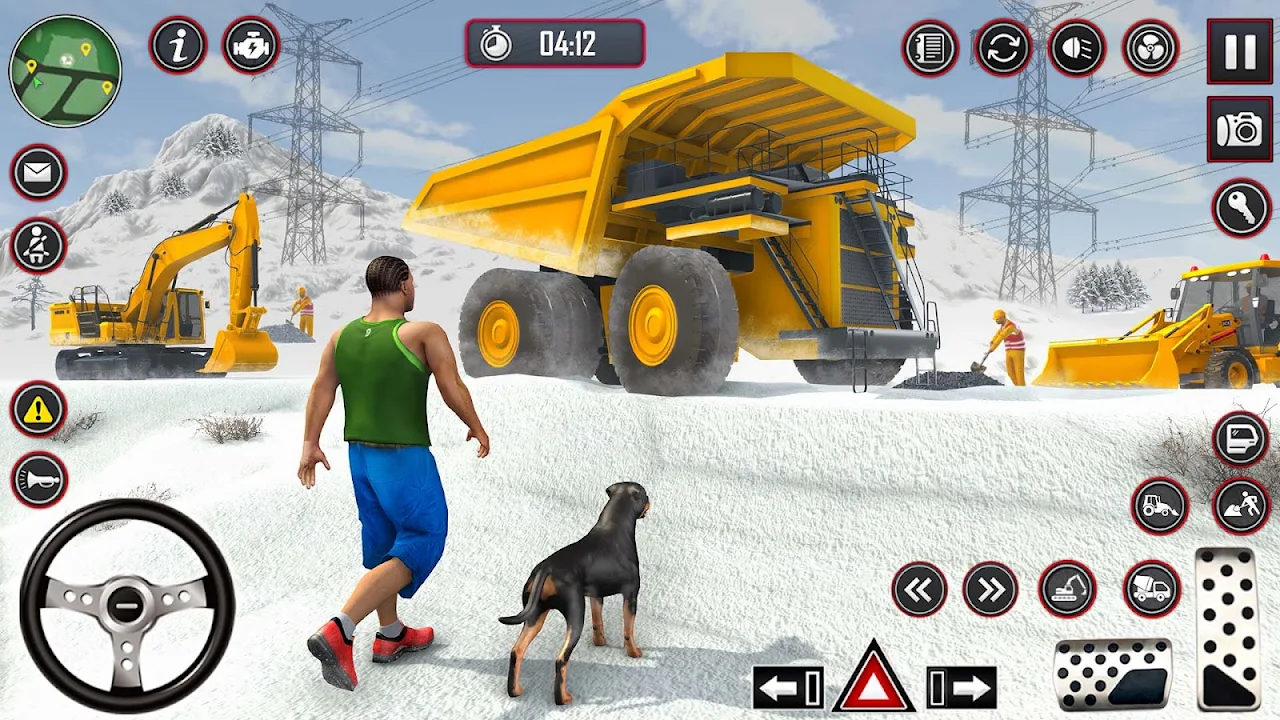This screenshot has width=1280, height=720.
Task: Choose the cement mixer truck icon
Action: click(x=1152, y=589)
